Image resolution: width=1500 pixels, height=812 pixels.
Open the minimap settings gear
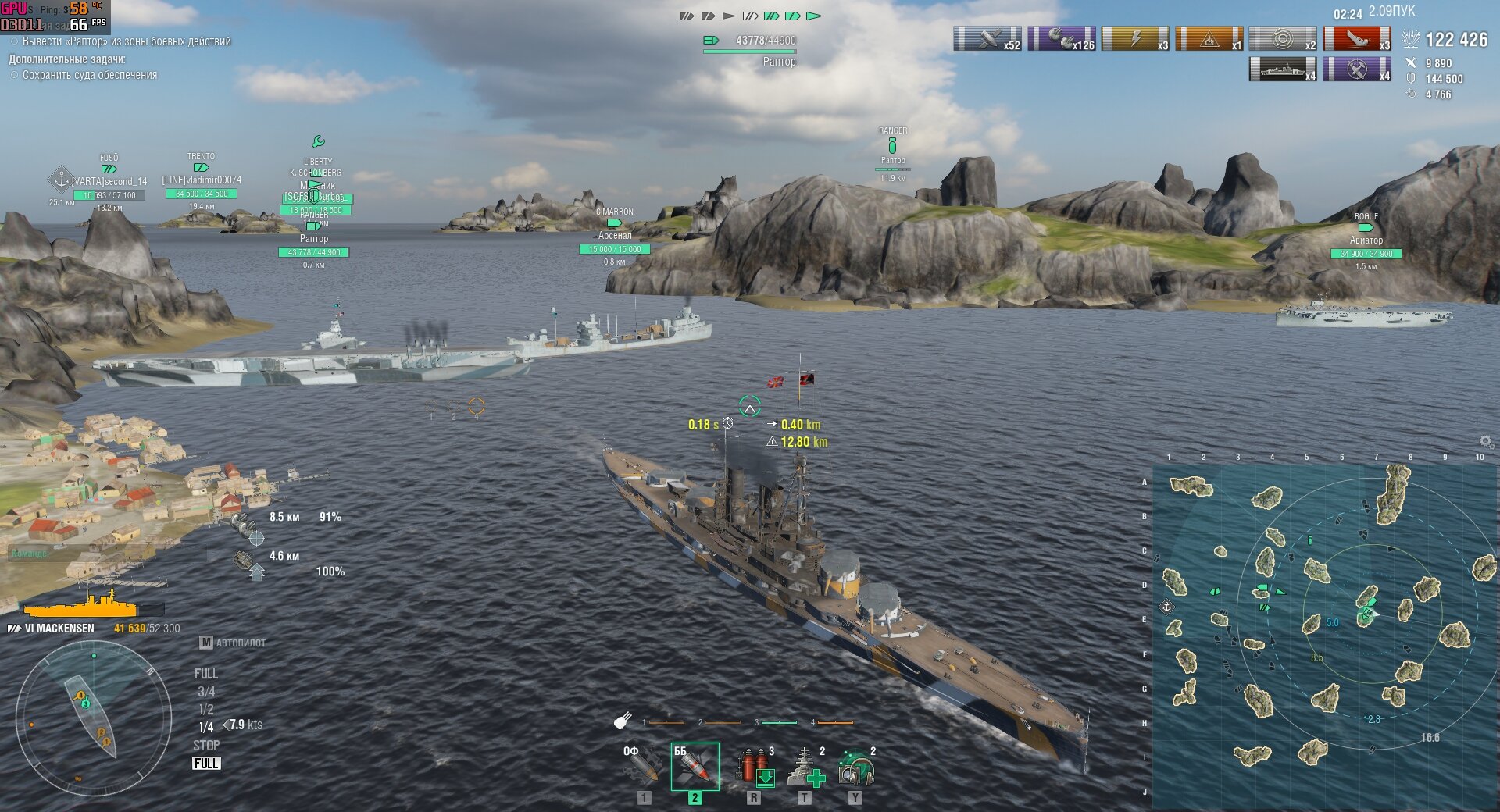1486,441
